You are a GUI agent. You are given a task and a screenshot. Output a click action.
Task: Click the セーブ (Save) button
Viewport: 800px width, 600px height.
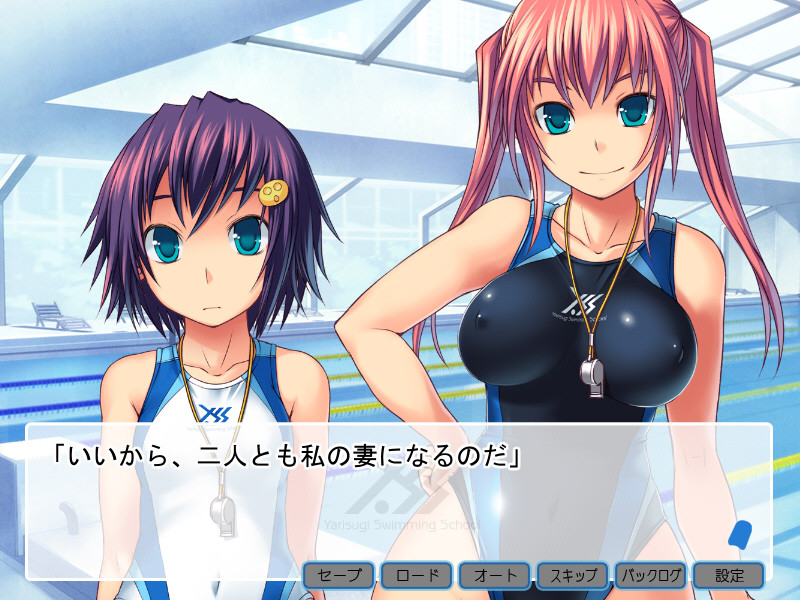coord(340,575)
